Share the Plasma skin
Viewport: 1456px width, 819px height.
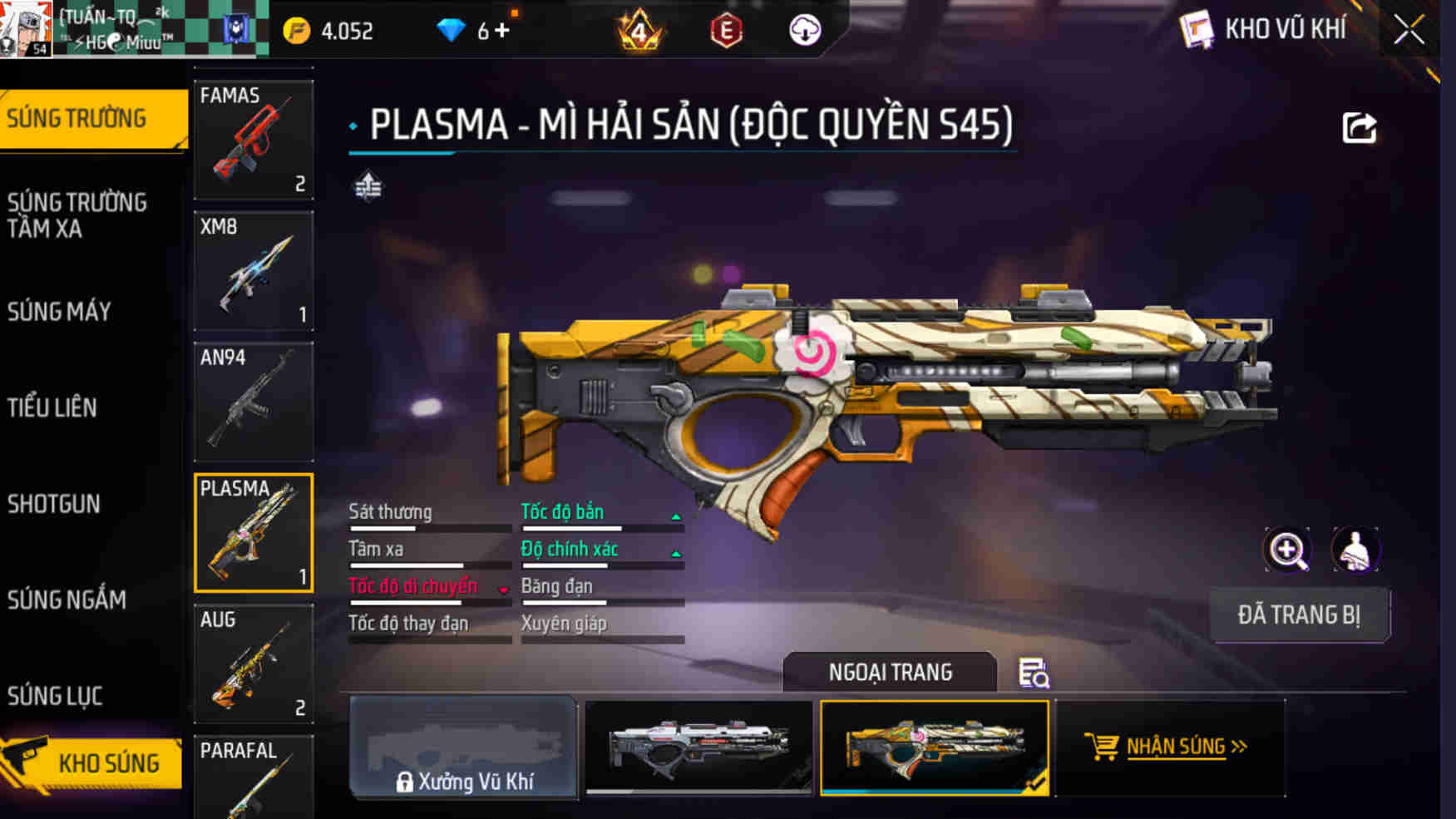pos(1360,128)
